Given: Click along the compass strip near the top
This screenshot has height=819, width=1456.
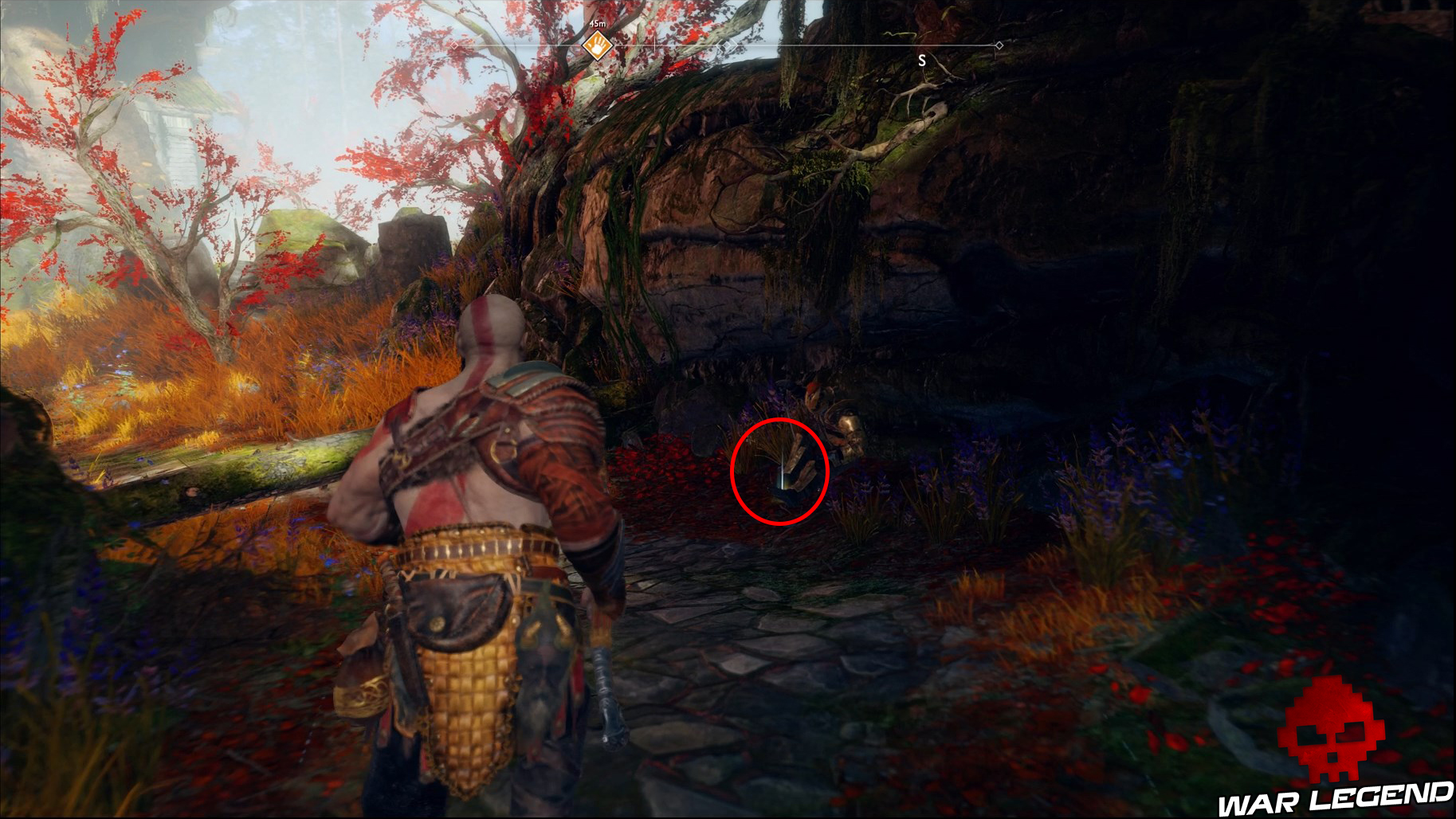Looking at the screenshot, I should tap(797, 45).
